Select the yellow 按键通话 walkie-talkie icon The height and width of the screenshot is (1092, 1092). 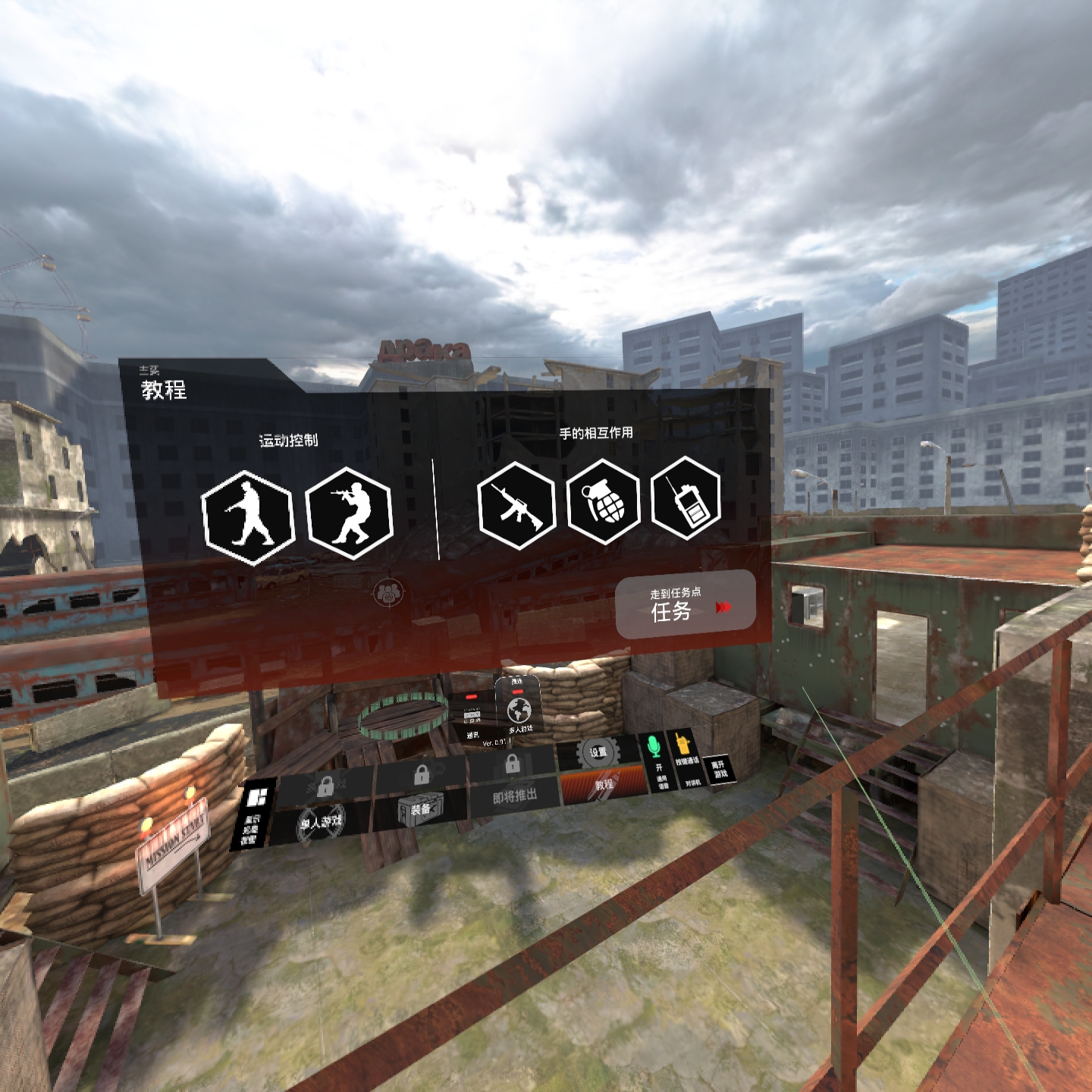pyautogui.click(x=682, y=742)
